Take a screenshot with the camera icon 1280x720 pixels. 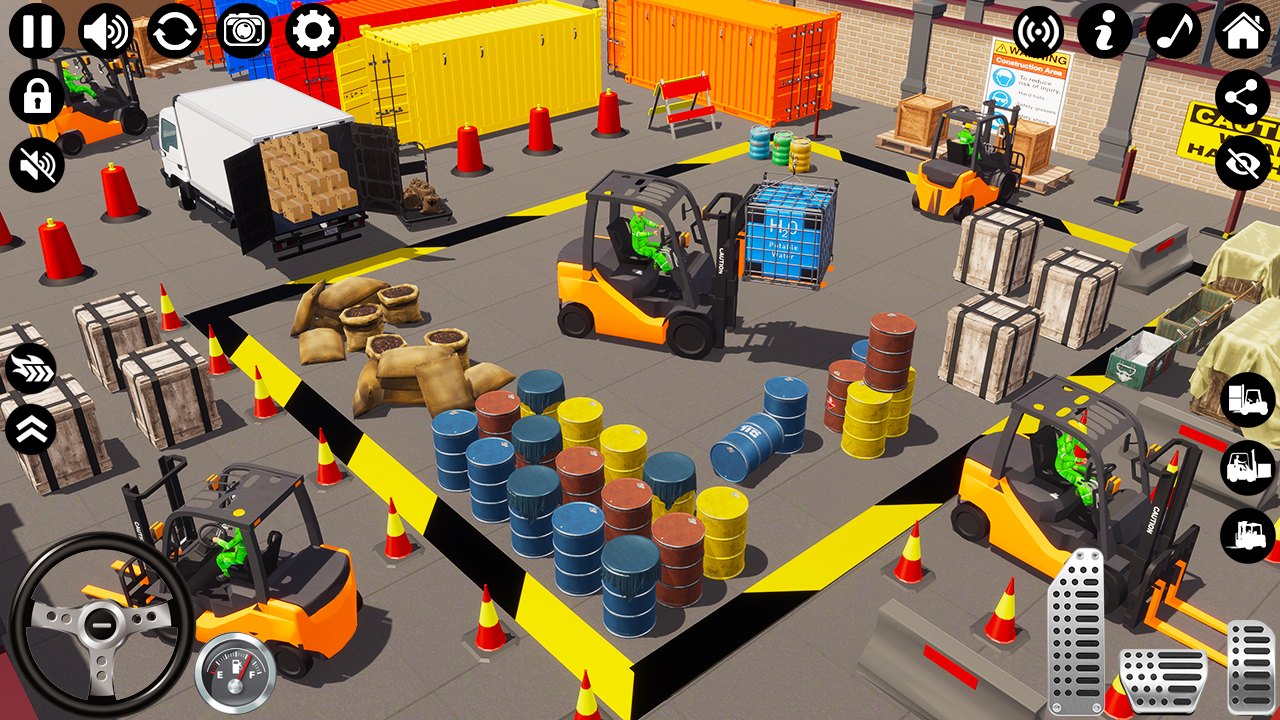[x=244, y=30]
